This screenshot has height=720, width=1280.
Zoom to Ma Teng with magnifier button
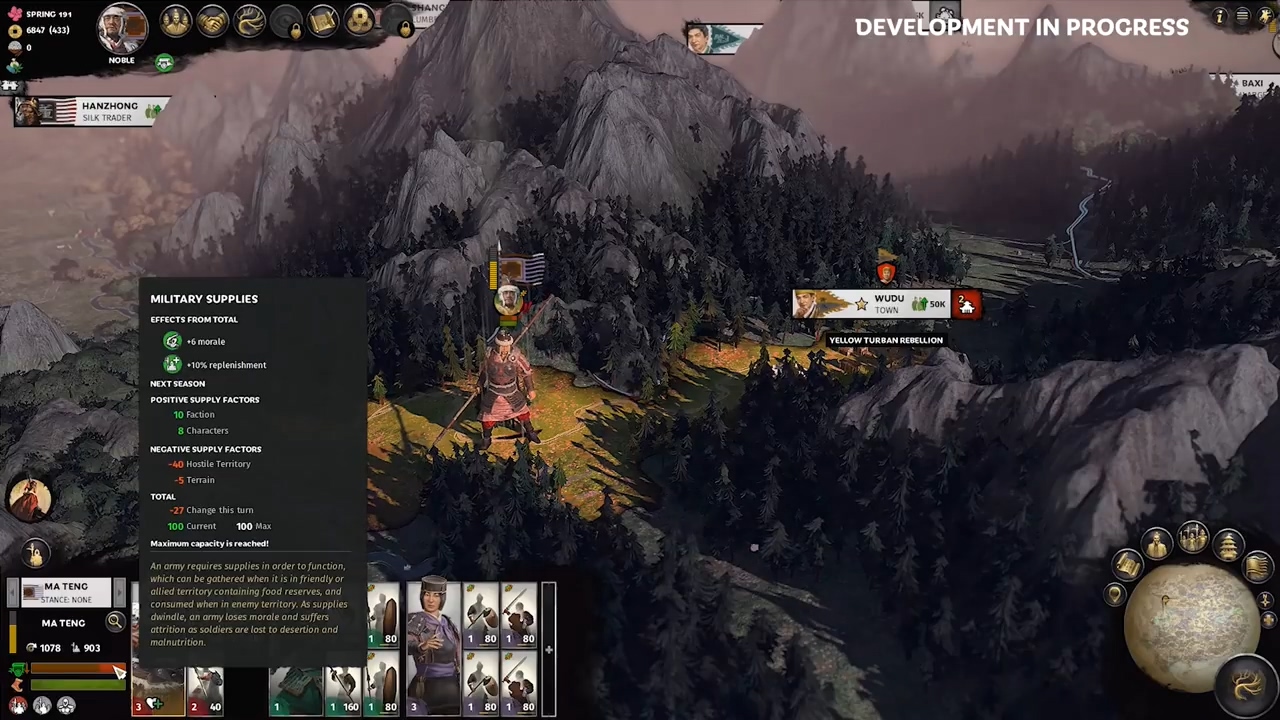(115, 622)
